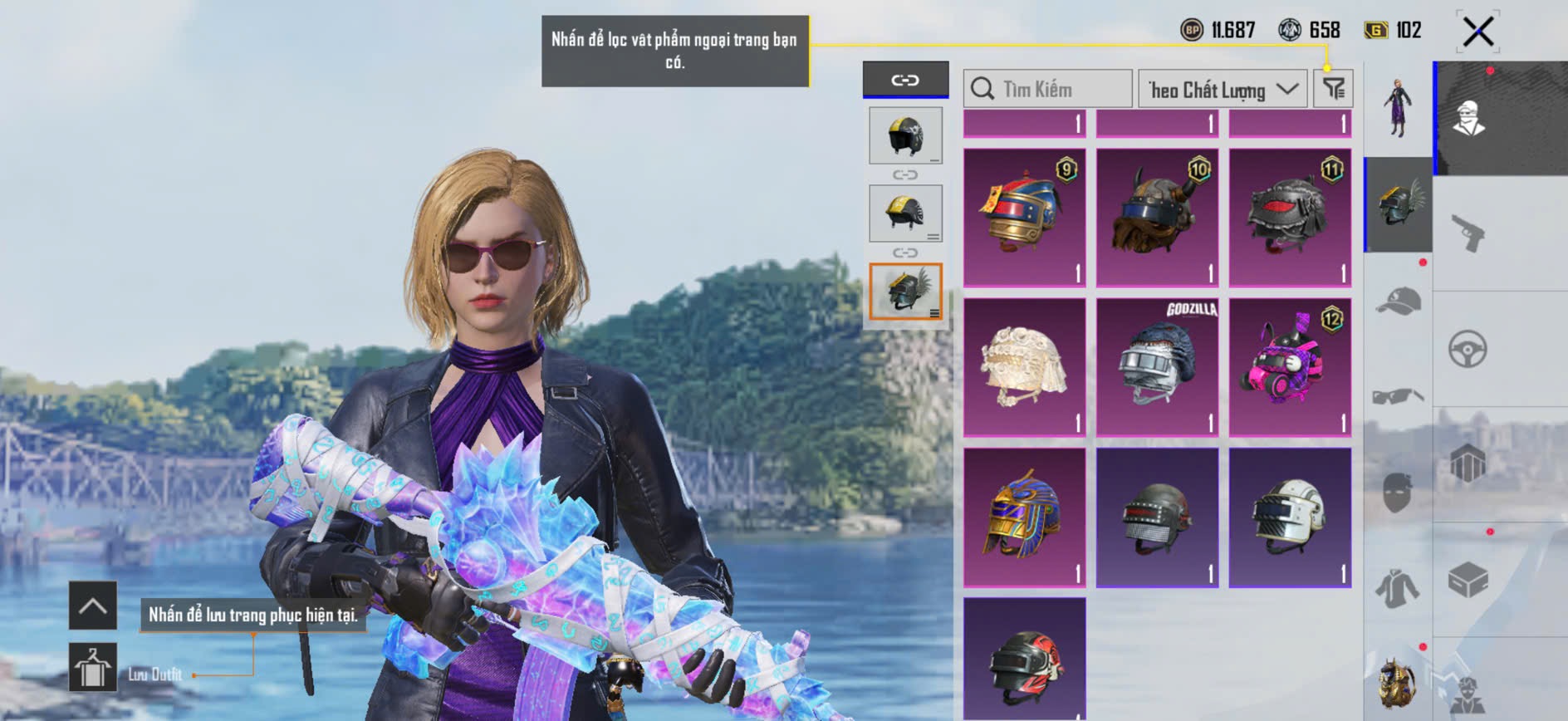Pick the white lace bridal helmet
Screen dimensions: 1568x721
click(1024, 367)
